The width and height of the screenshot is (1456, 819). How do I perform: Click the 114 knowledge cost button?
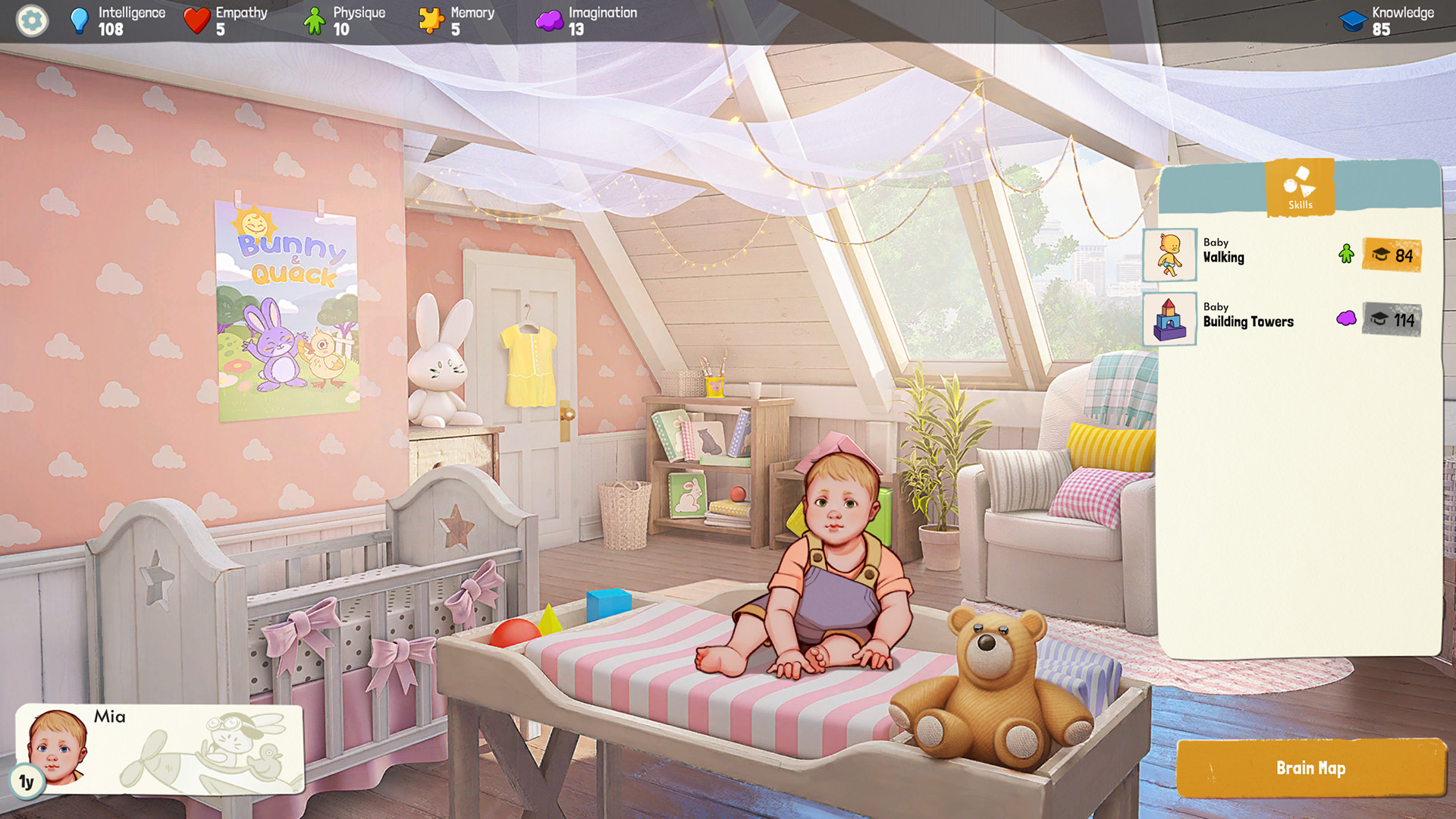pyautogui.click(x=1392, y=320)
